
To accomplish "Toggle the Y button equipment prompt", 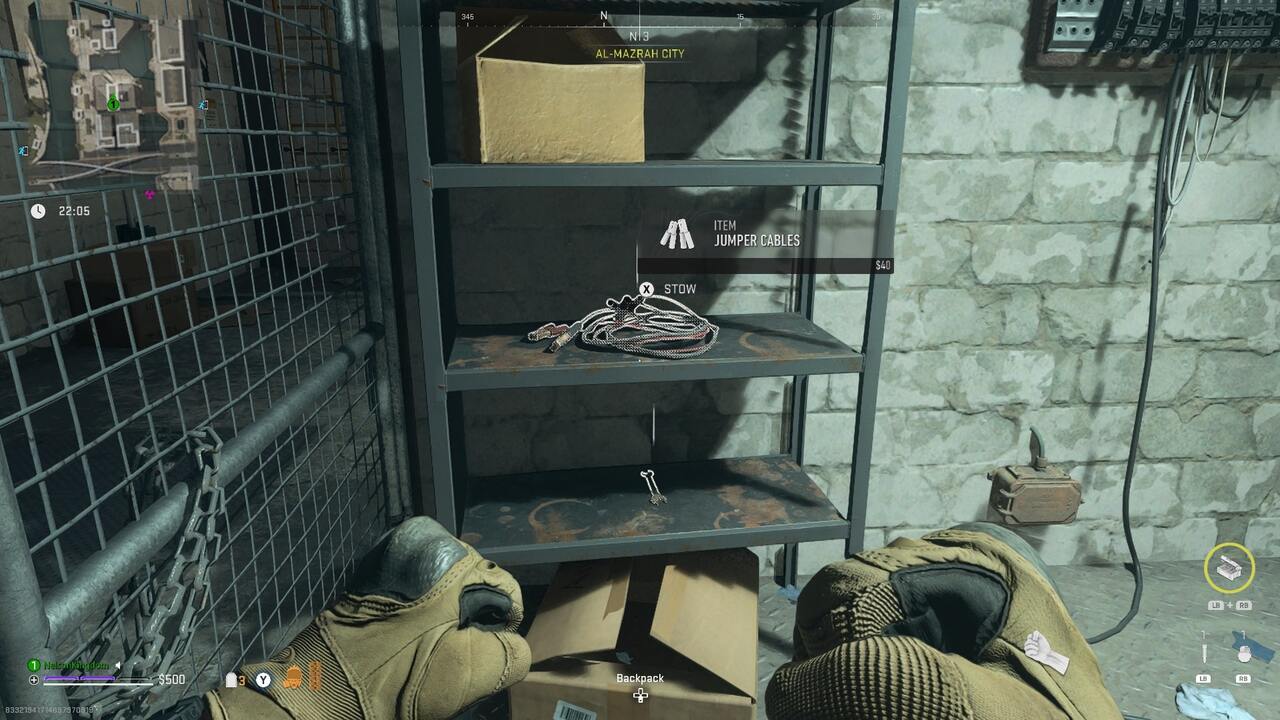I will pyautogui.click(x=262, y=679).
